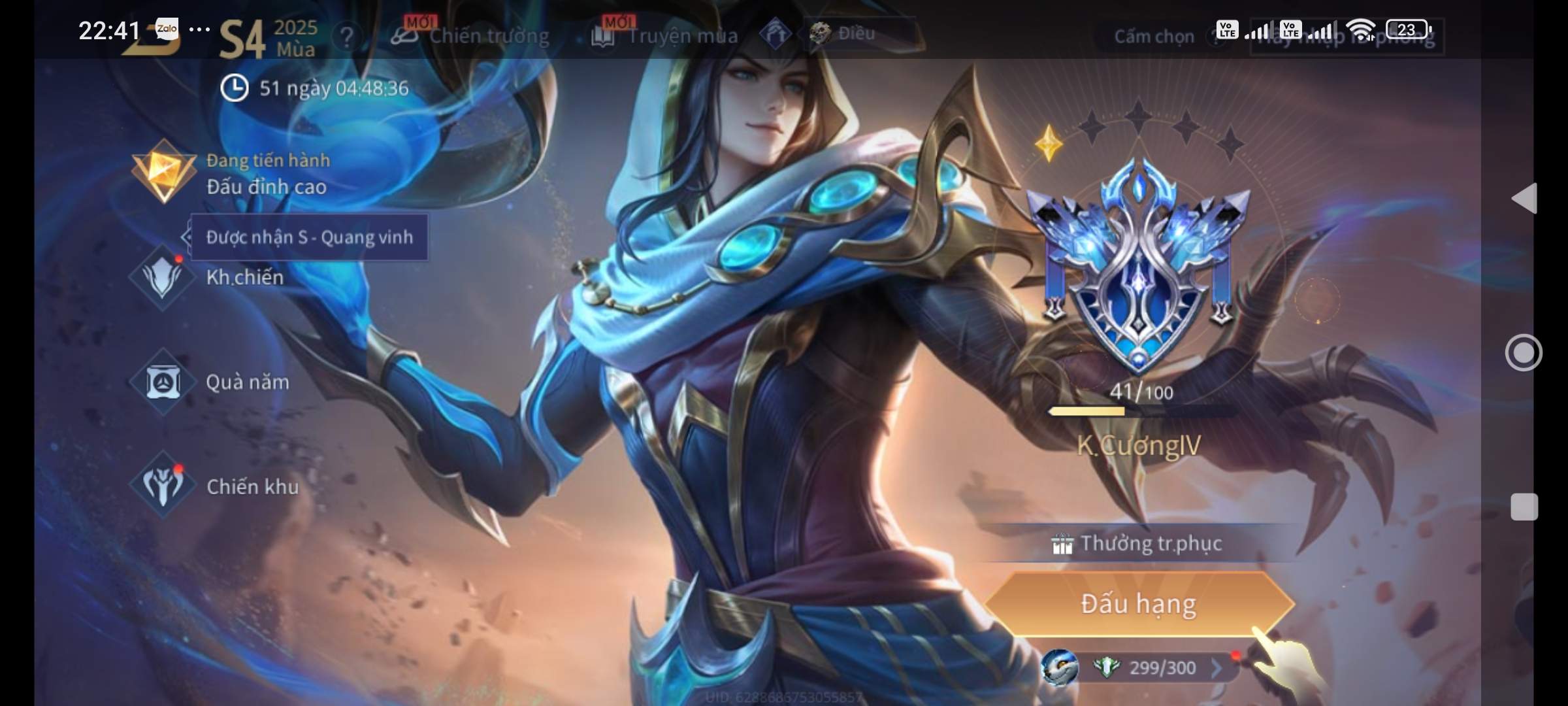Click the question mark help icon
This screenshot has width=1568, height=706.
pyautogui.click(x=347, y=37)
